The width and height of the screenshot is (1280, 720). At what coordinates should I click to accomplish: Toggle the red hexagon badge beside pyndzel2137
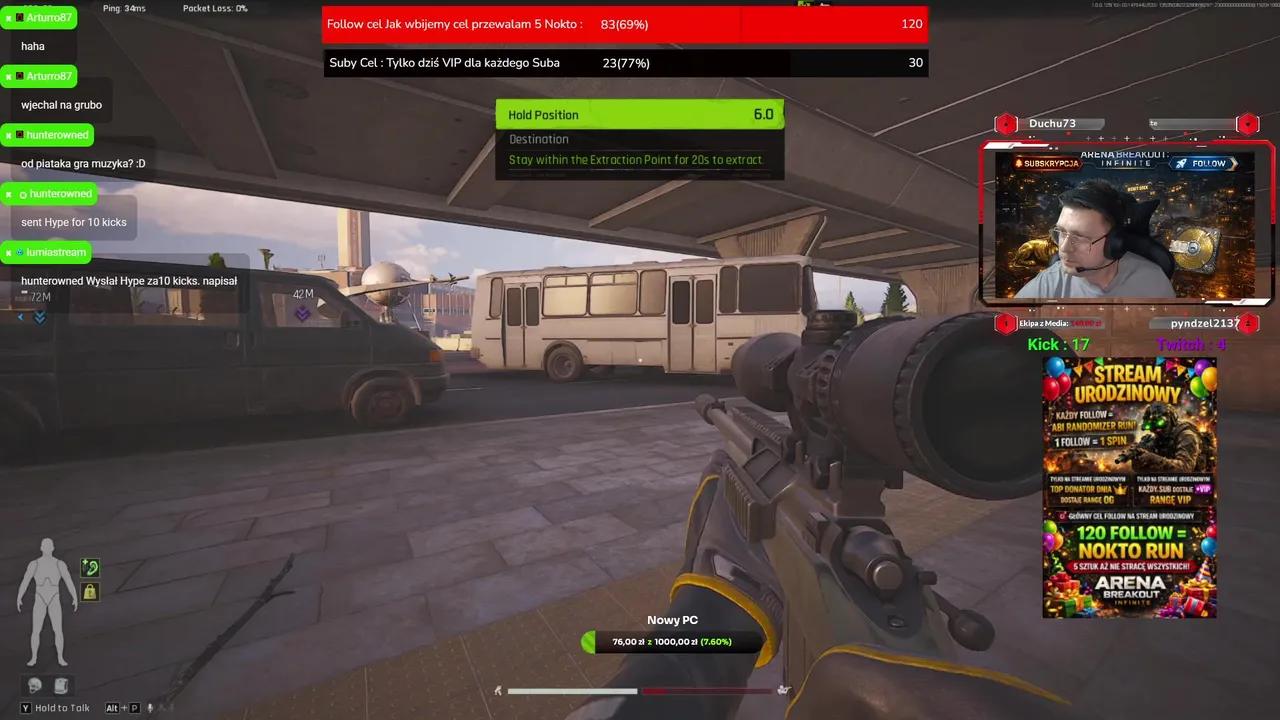click(x=1248, y=323)
